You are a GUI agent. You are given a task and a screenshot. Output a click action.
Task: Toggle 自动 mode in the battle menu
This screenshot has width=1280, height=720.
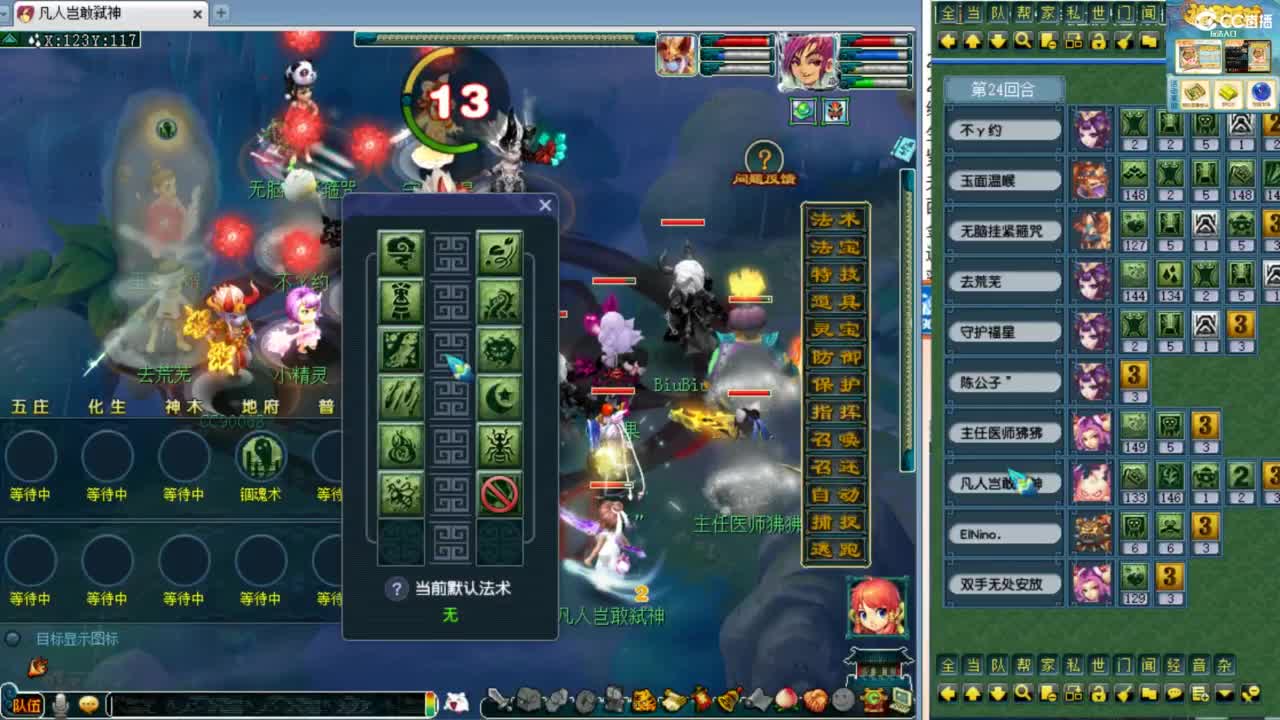836,492
